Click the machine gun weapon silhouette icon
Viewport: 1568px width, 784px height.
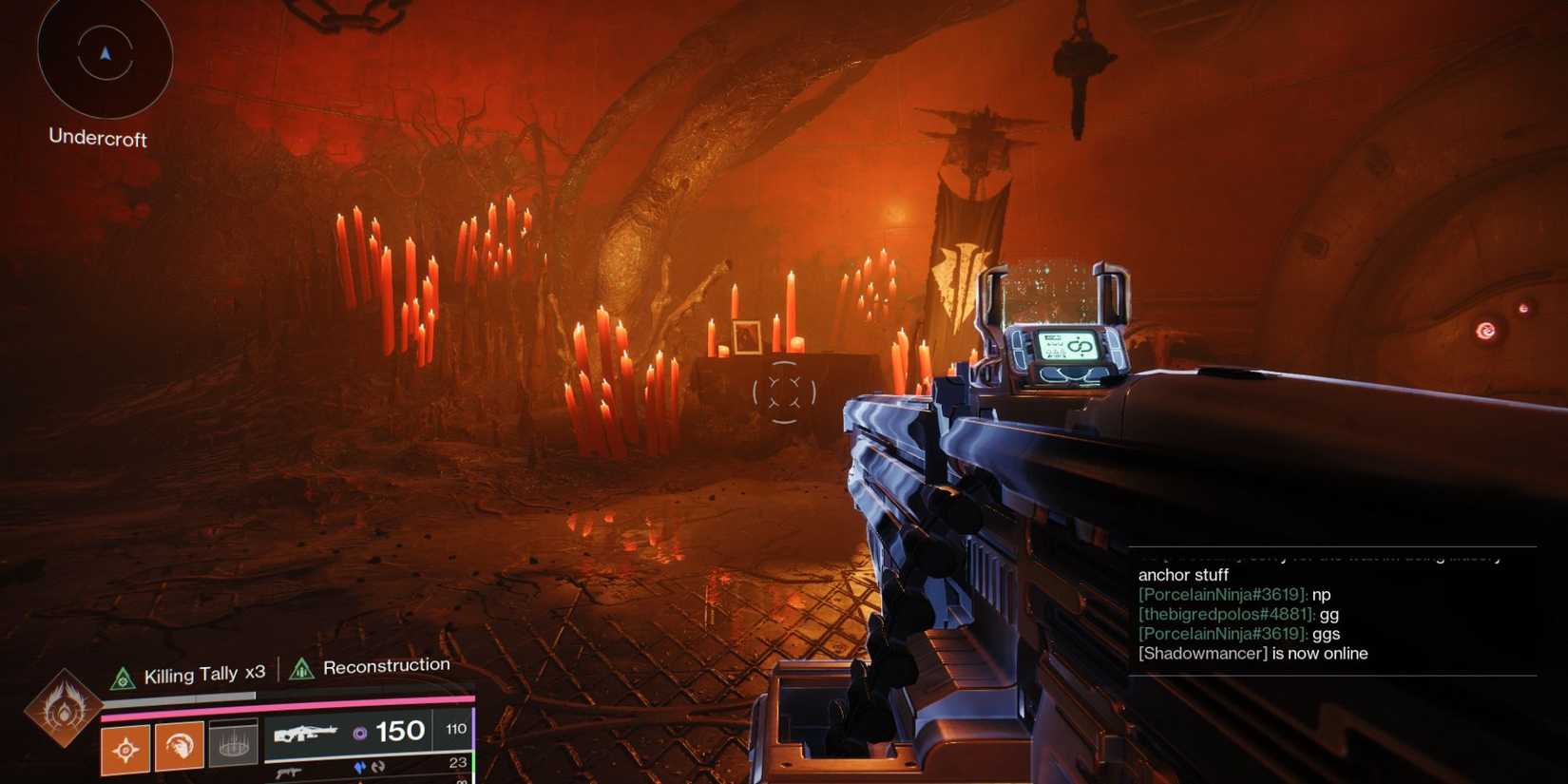[x=306, y=735]
